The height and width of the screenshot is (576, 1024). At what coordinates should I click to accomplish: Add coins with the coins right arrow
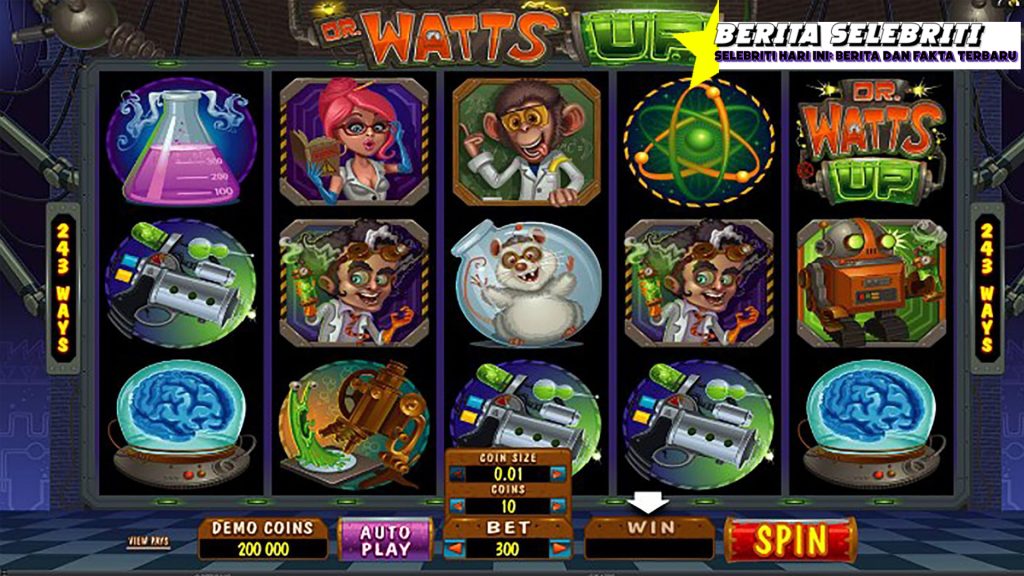(561, 506)
